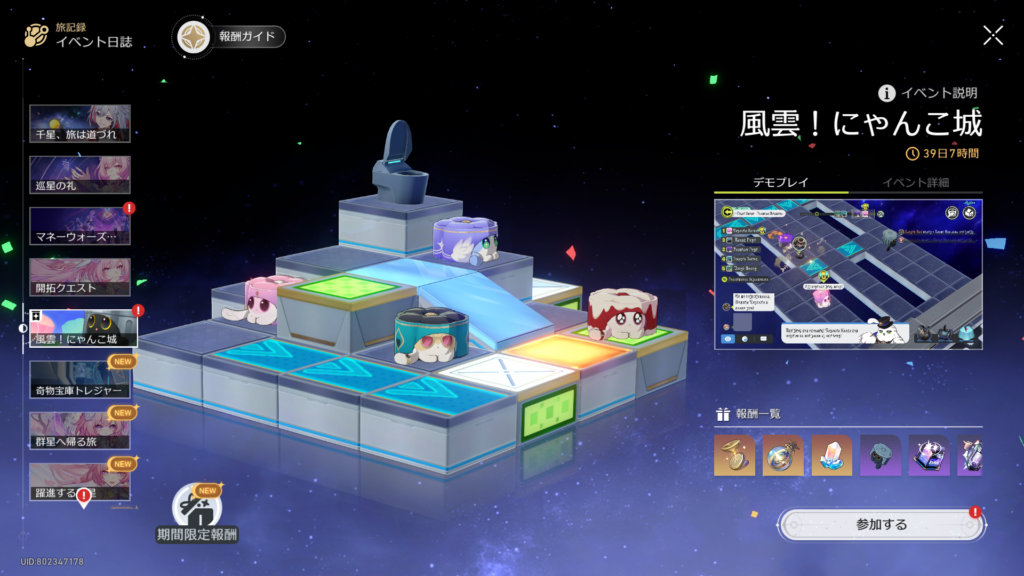Inspect the grey cat-box reward icon
The width and height of the screenshot is (1024, 576).
coord(880,455)
